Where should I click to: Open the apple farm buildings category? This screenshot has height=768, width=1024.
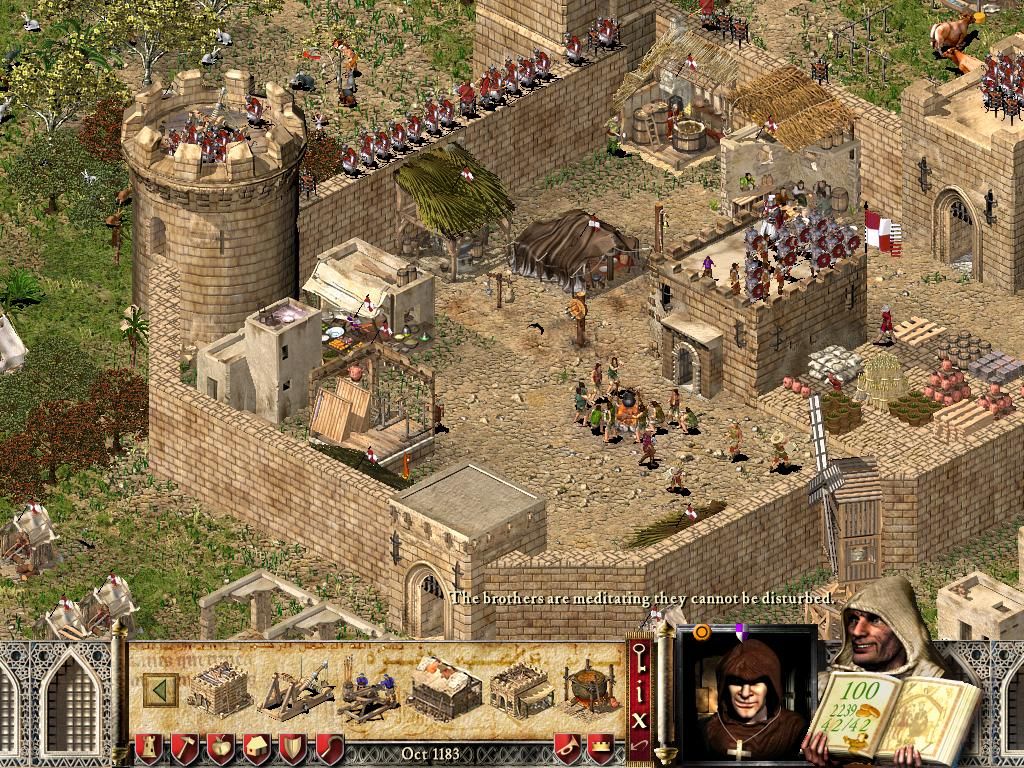tap(220, 747)
